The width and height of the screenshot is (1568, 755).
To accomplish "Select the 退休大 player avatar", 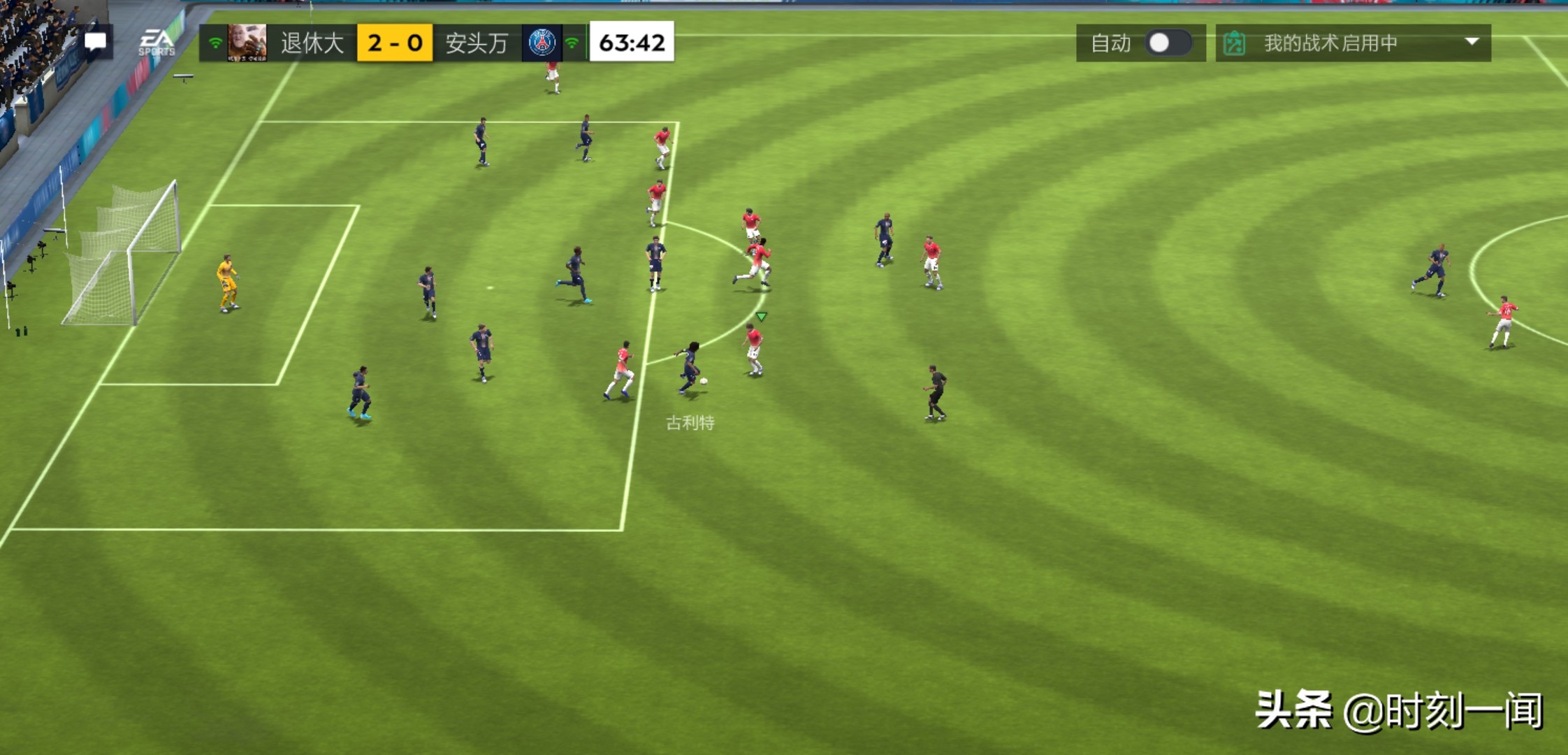I will 248,42.
